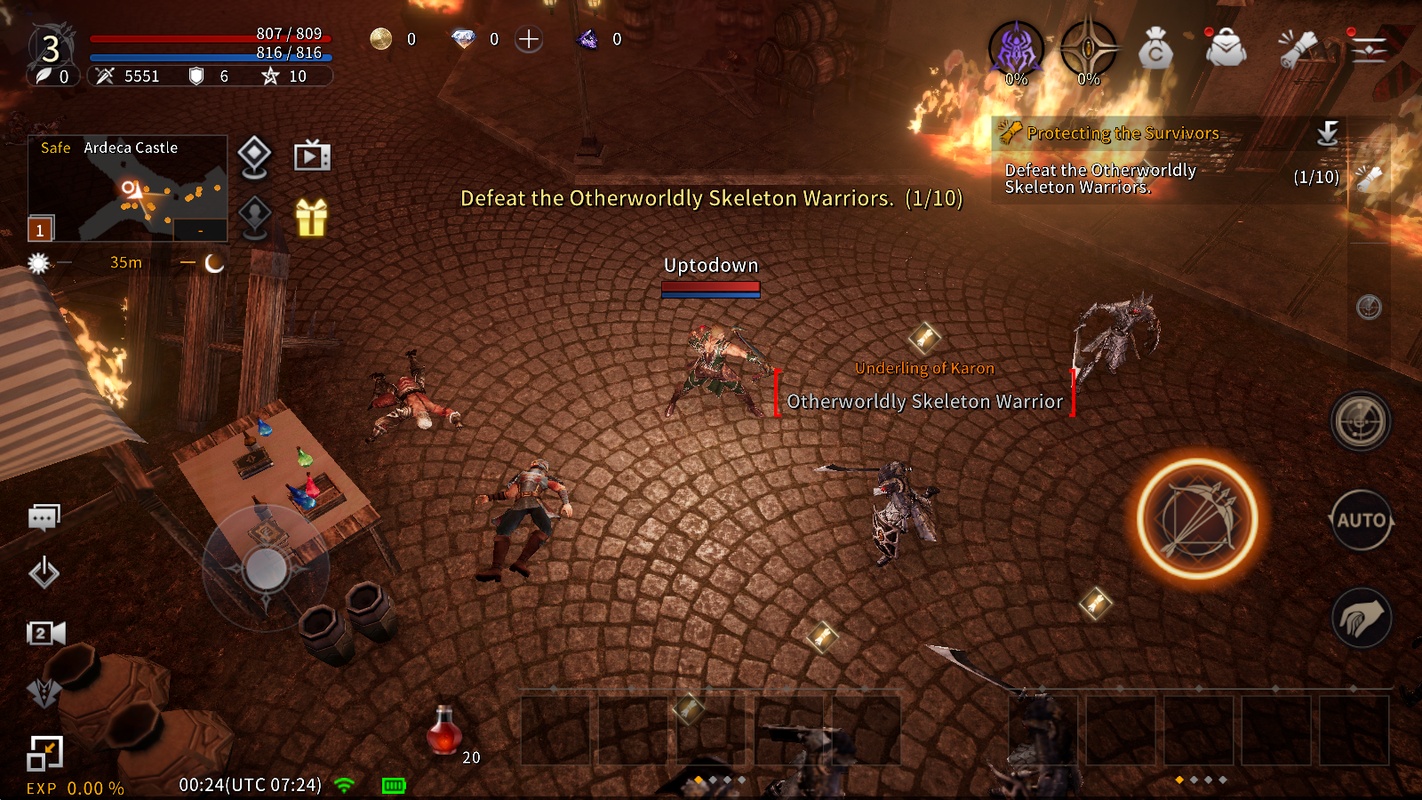Tap the grab hand pickup button
Image resolution: width=1422 pixels, height=800 pixels.
[x=1362, y=616]
